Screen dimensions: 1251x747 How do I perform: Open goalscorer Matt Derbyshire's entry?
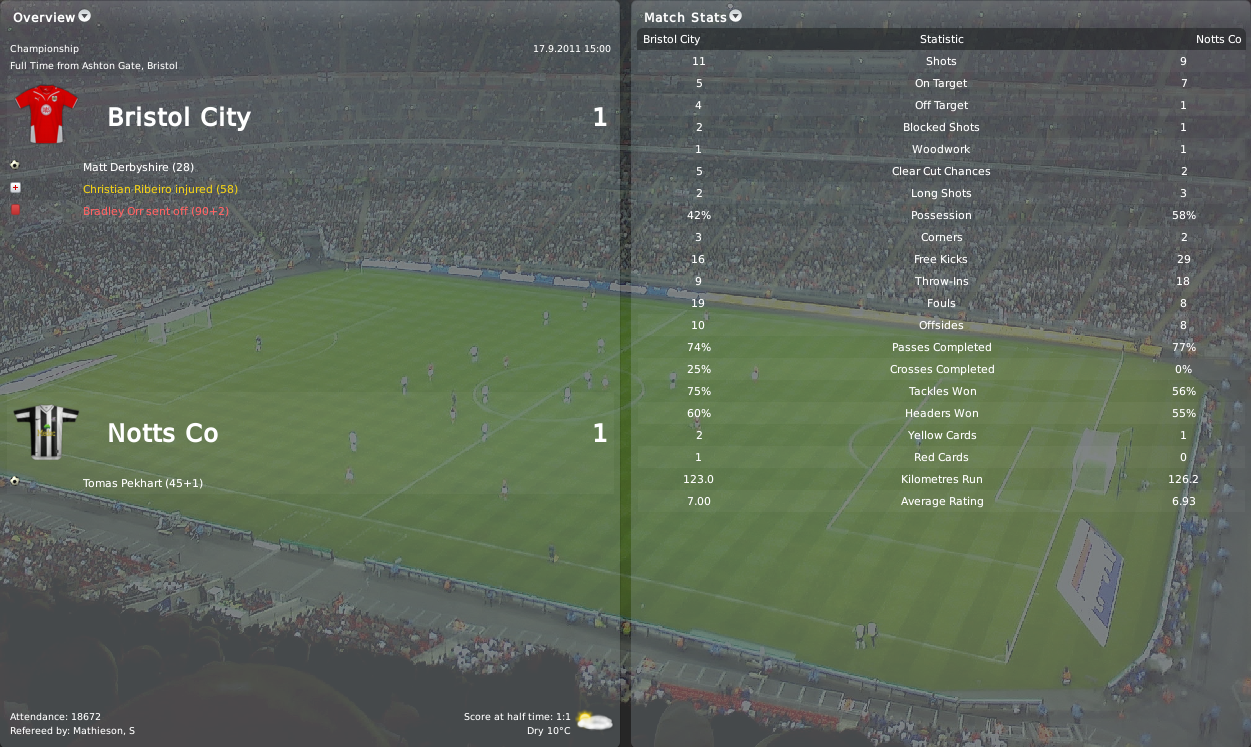[x=138, y=167]
